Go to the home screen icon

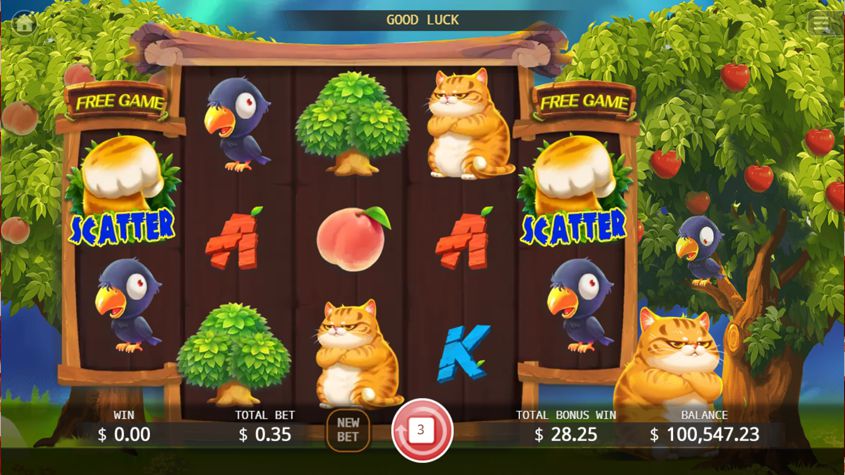[x=24, y=23]
